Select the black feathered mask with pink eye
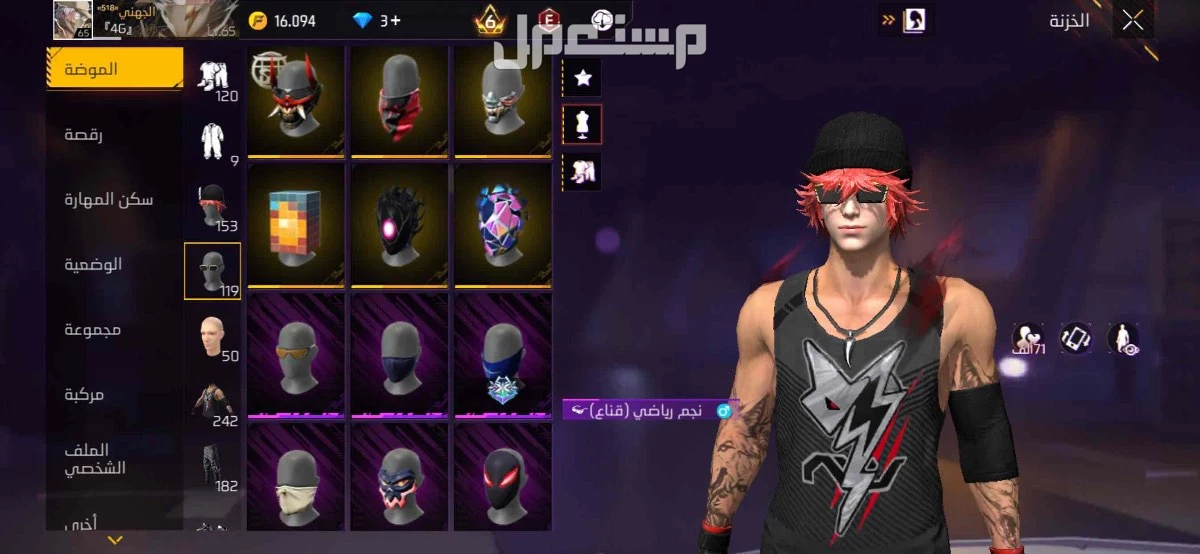 coord(399,225)
